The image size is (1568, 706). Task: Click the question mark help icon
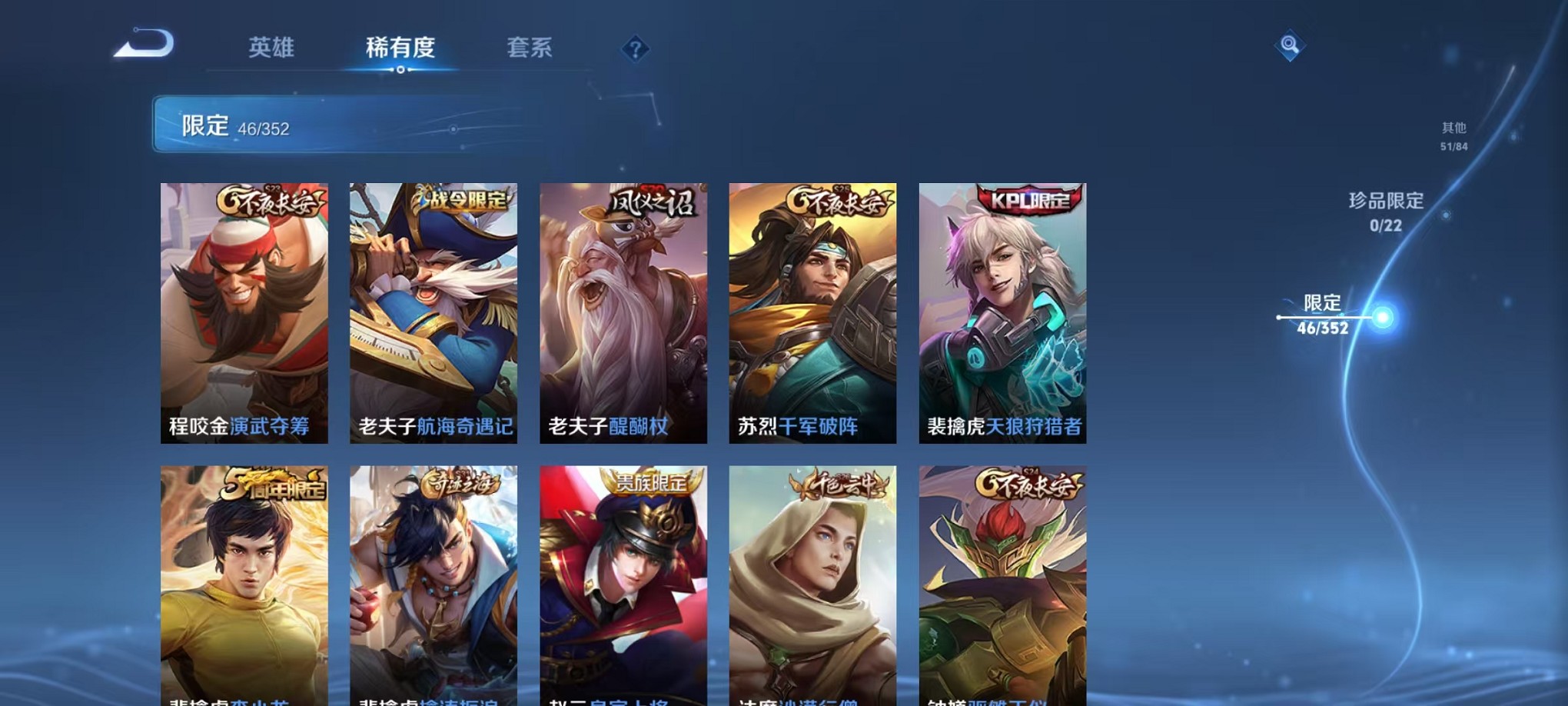[x=633, y=51]
